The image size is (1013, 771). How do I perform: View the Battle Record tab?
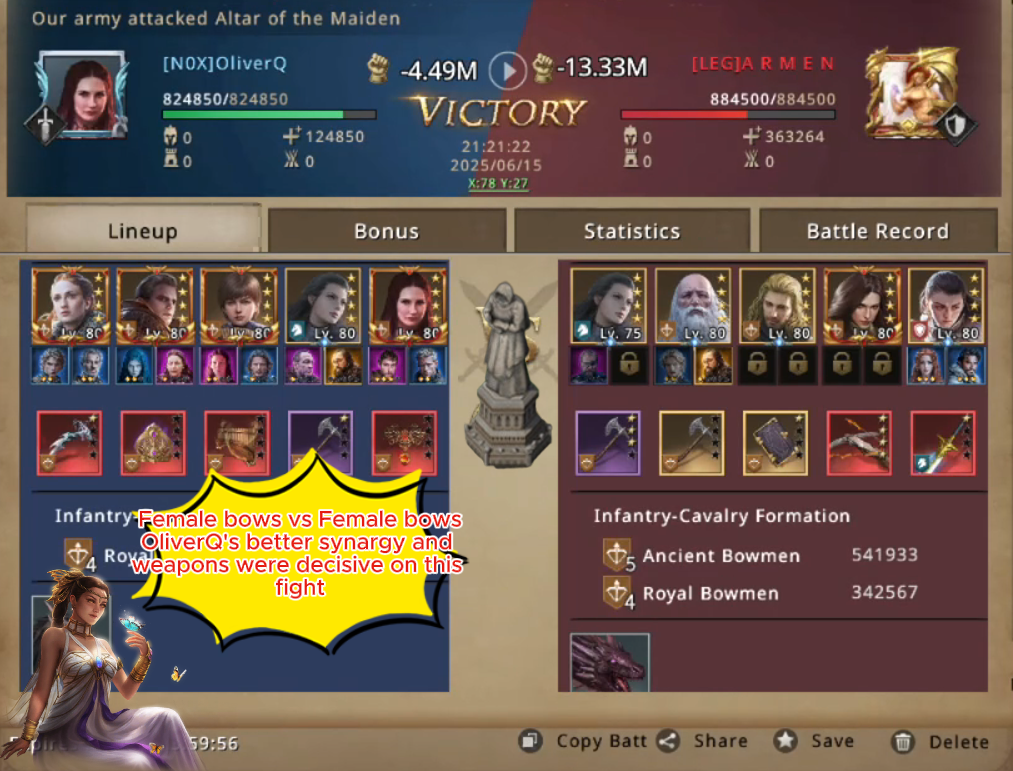point(877,231)
